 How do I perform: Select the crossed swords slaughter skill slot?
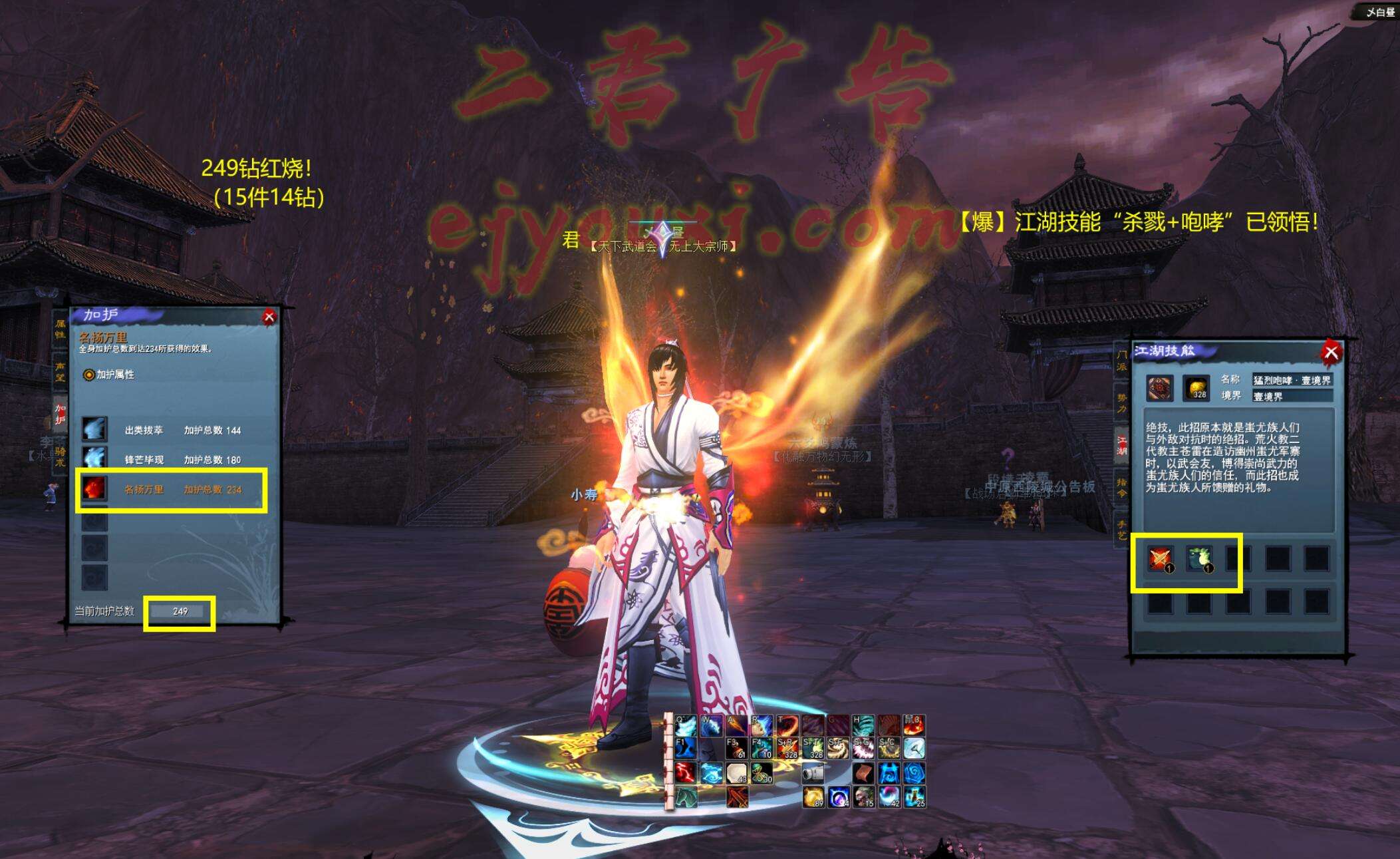(1161, 558)
